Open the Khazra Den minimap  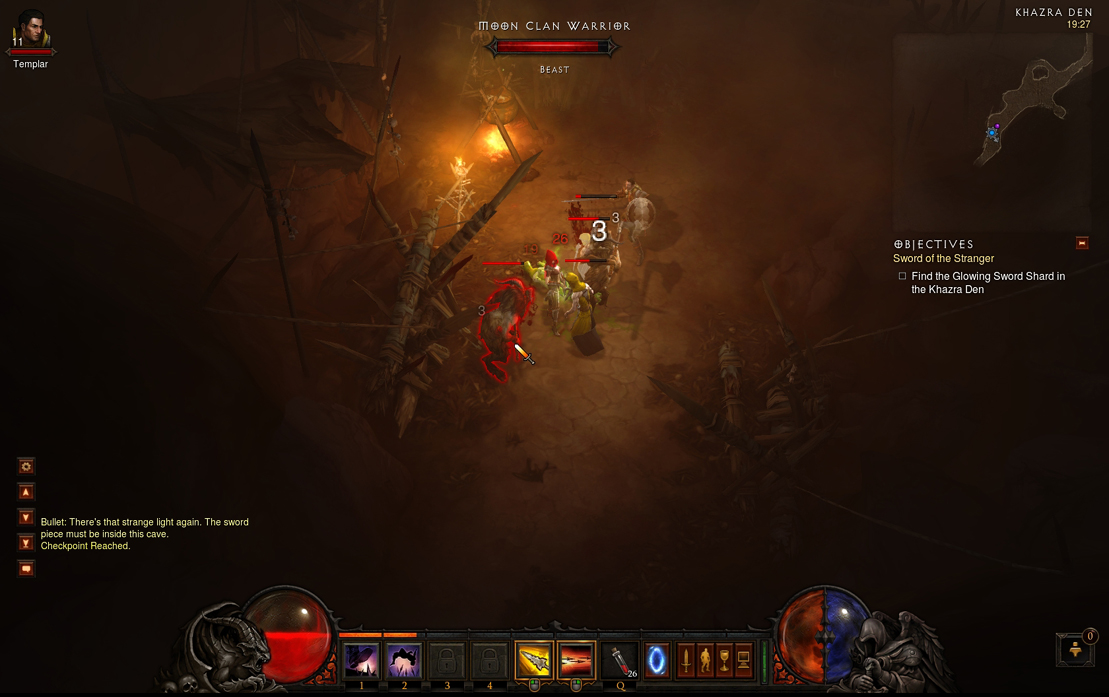(x=992, y=130)
